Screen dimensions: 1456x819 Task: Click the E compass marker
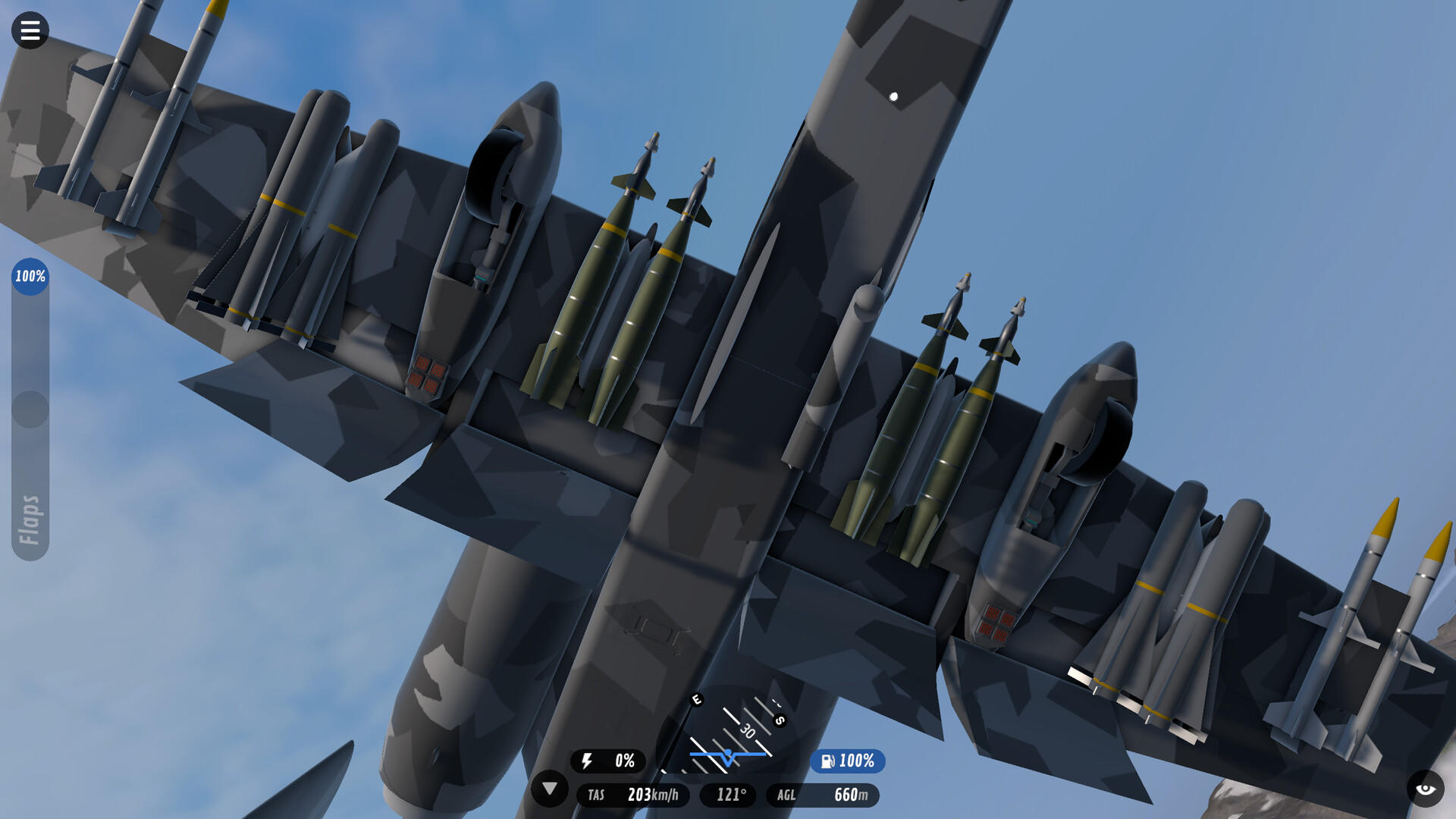[x=697, y=700]
